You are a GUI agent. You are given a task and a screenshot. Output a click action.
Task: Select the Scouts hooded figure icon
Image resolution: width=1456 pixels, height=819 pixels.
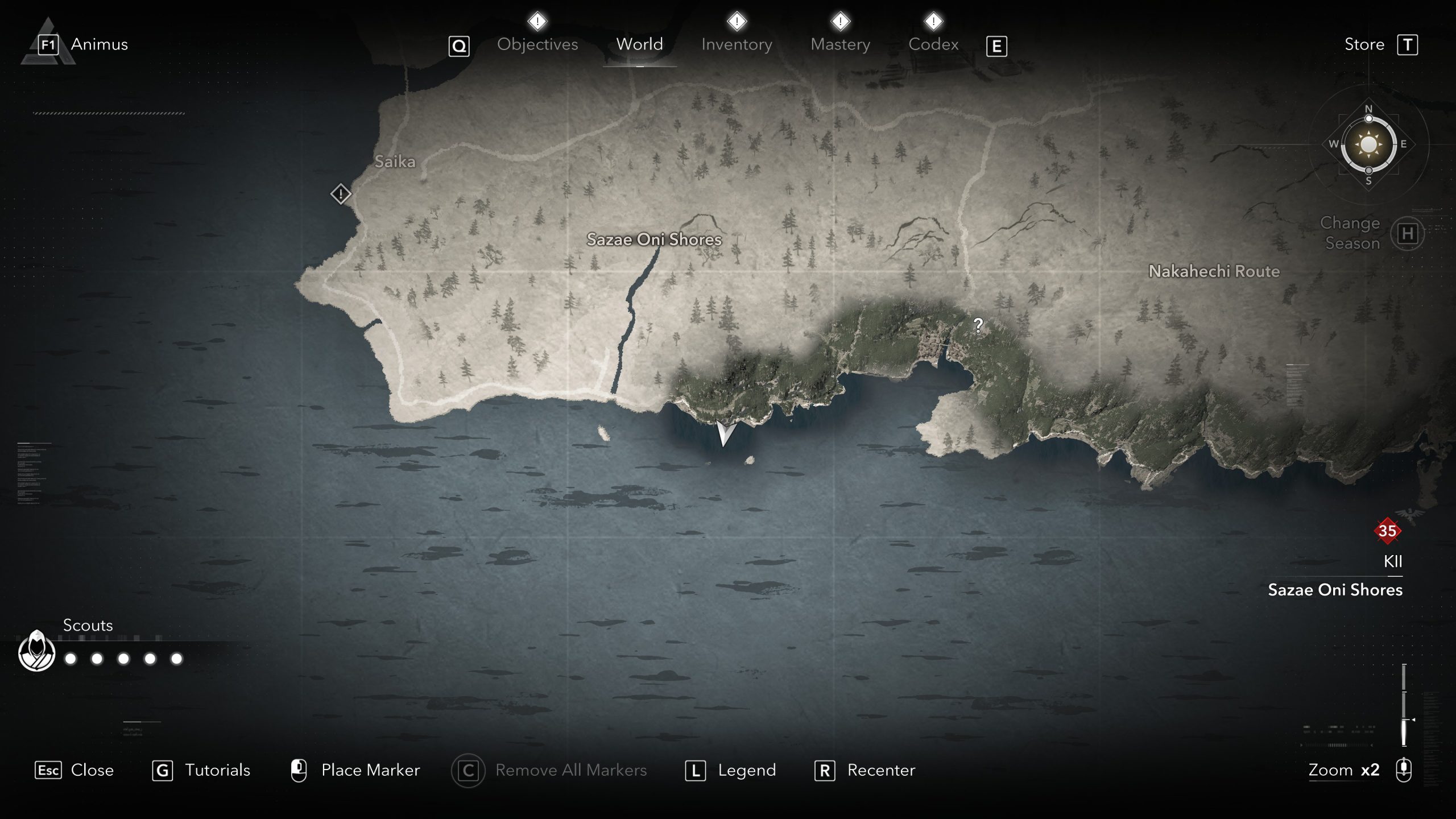[37, 651]
